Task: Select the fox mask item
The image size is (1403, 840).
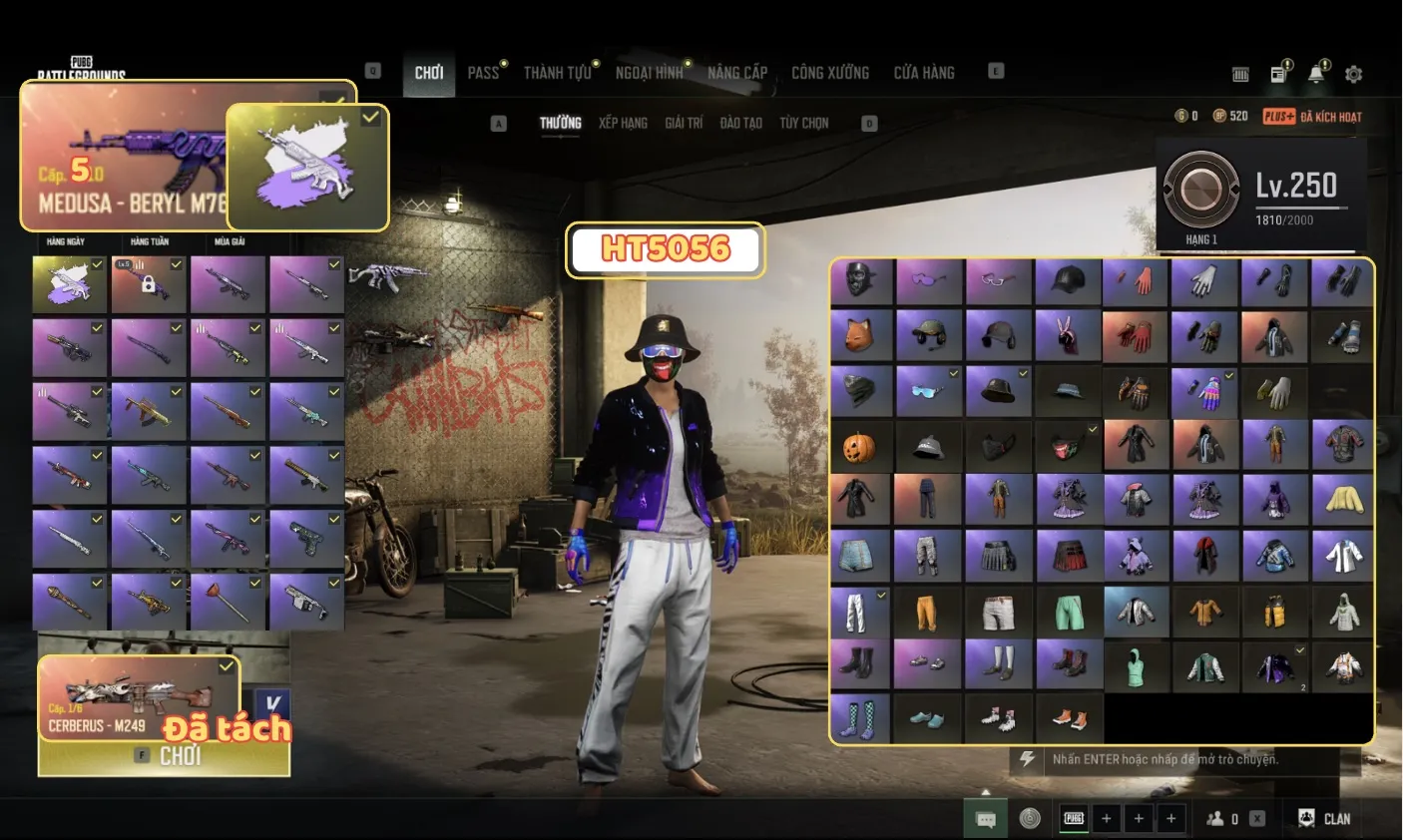Action: (x=859, y=335)
